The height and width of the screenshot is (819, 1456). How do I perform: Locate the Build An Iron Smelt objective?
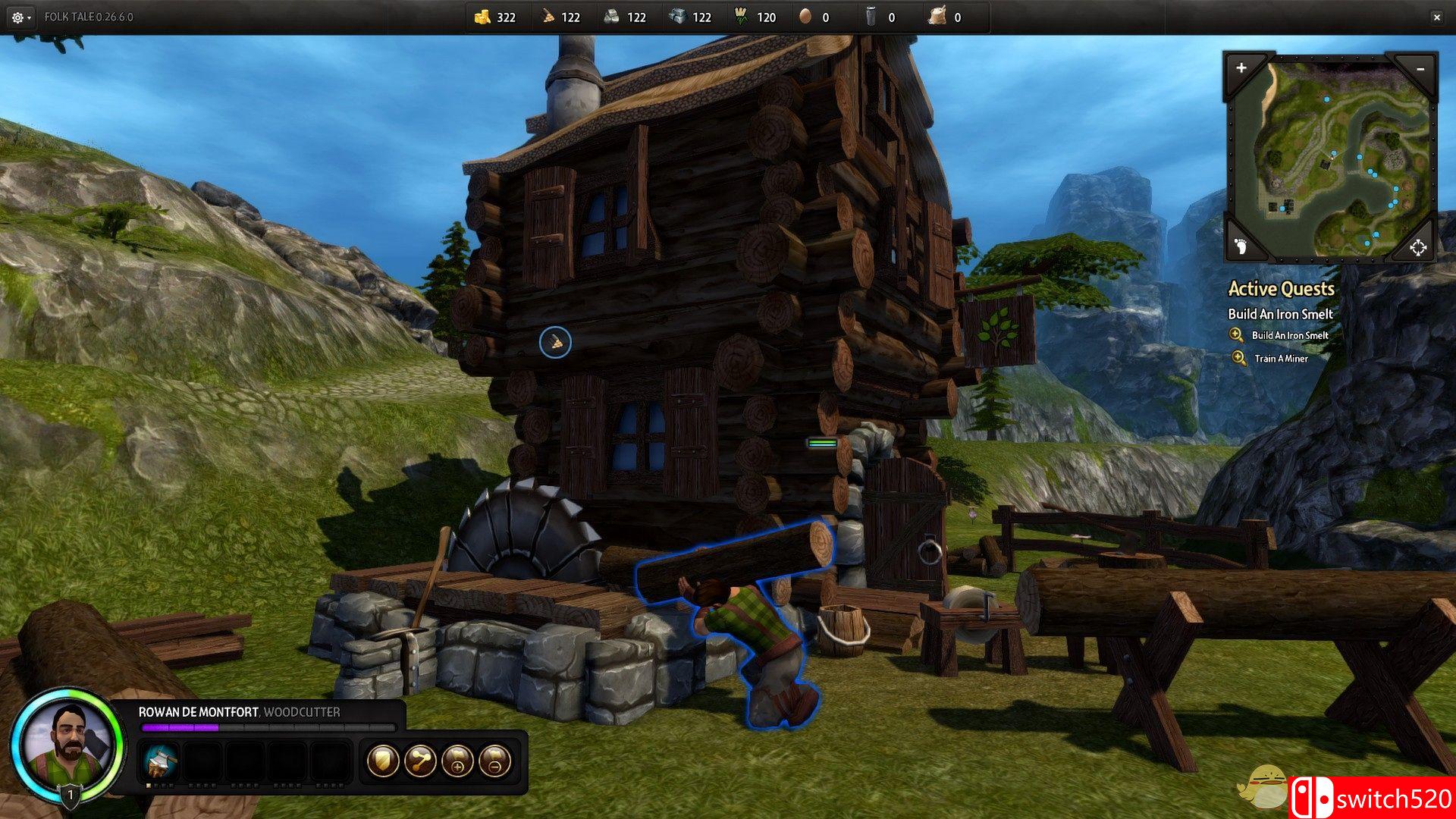pos(1289,335)
